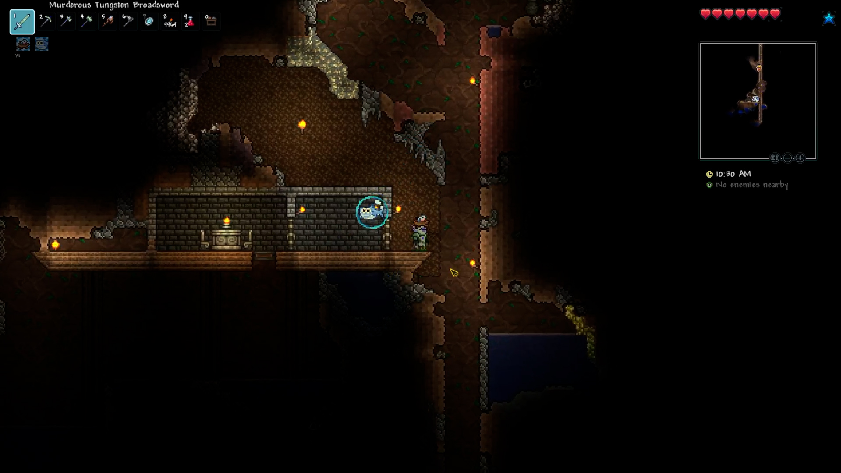The width and height of the screenshot is (841, 473).
Task: Select the chest item in last hotbar slot
Action: pos(210,21)
